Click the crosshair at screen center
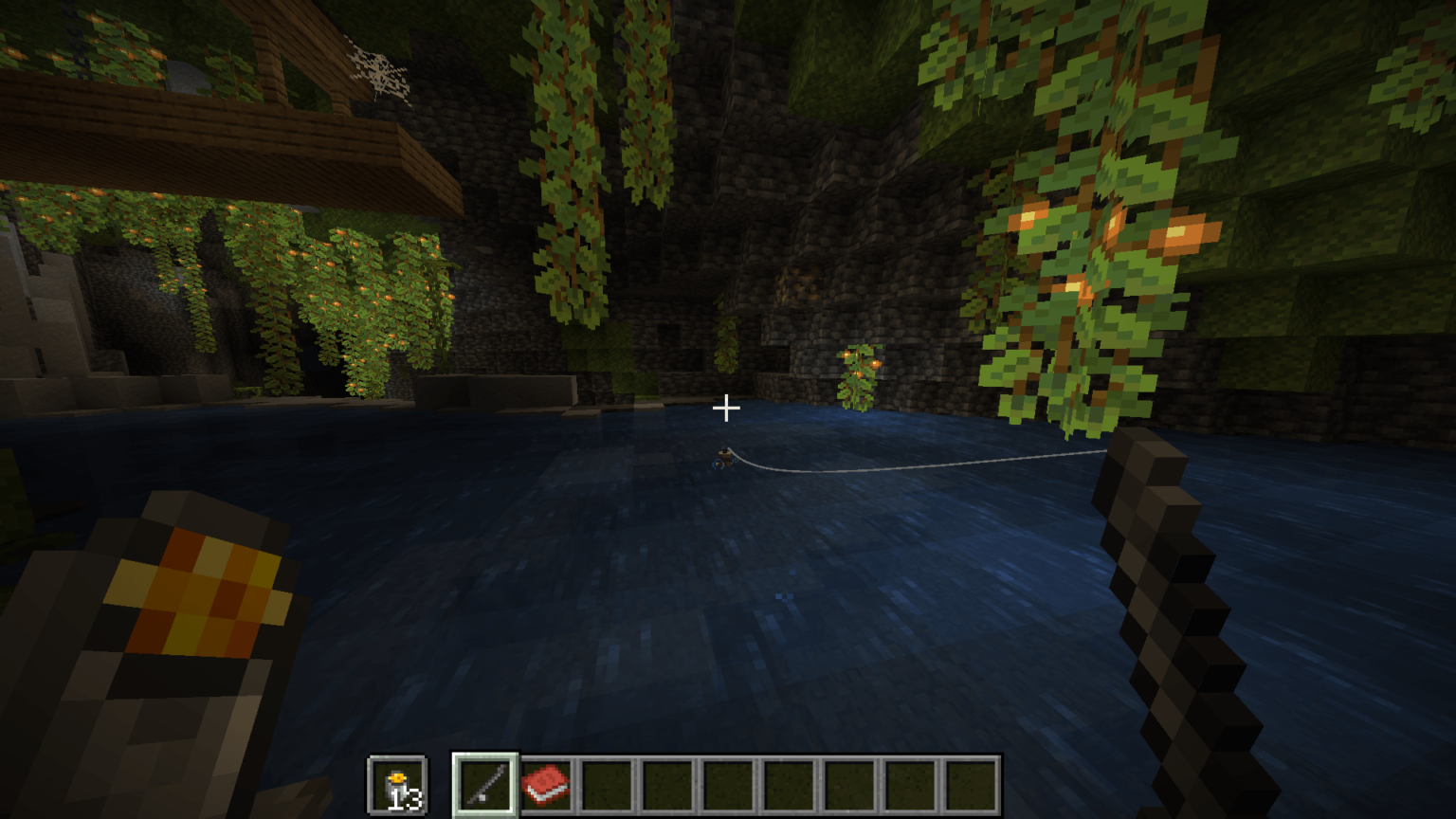 (x=728, y=408)
